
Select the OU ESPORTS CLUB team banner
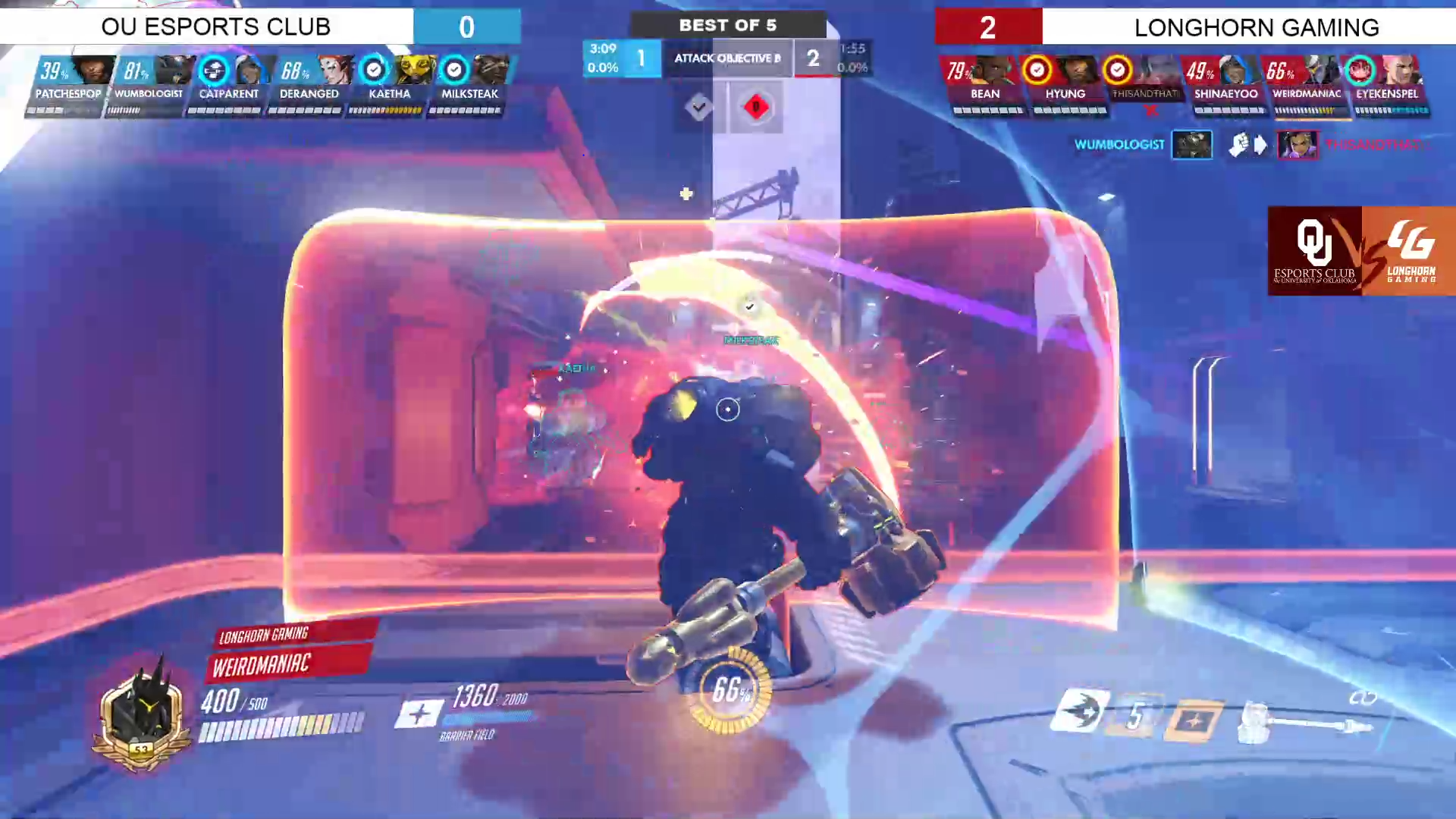216,27
